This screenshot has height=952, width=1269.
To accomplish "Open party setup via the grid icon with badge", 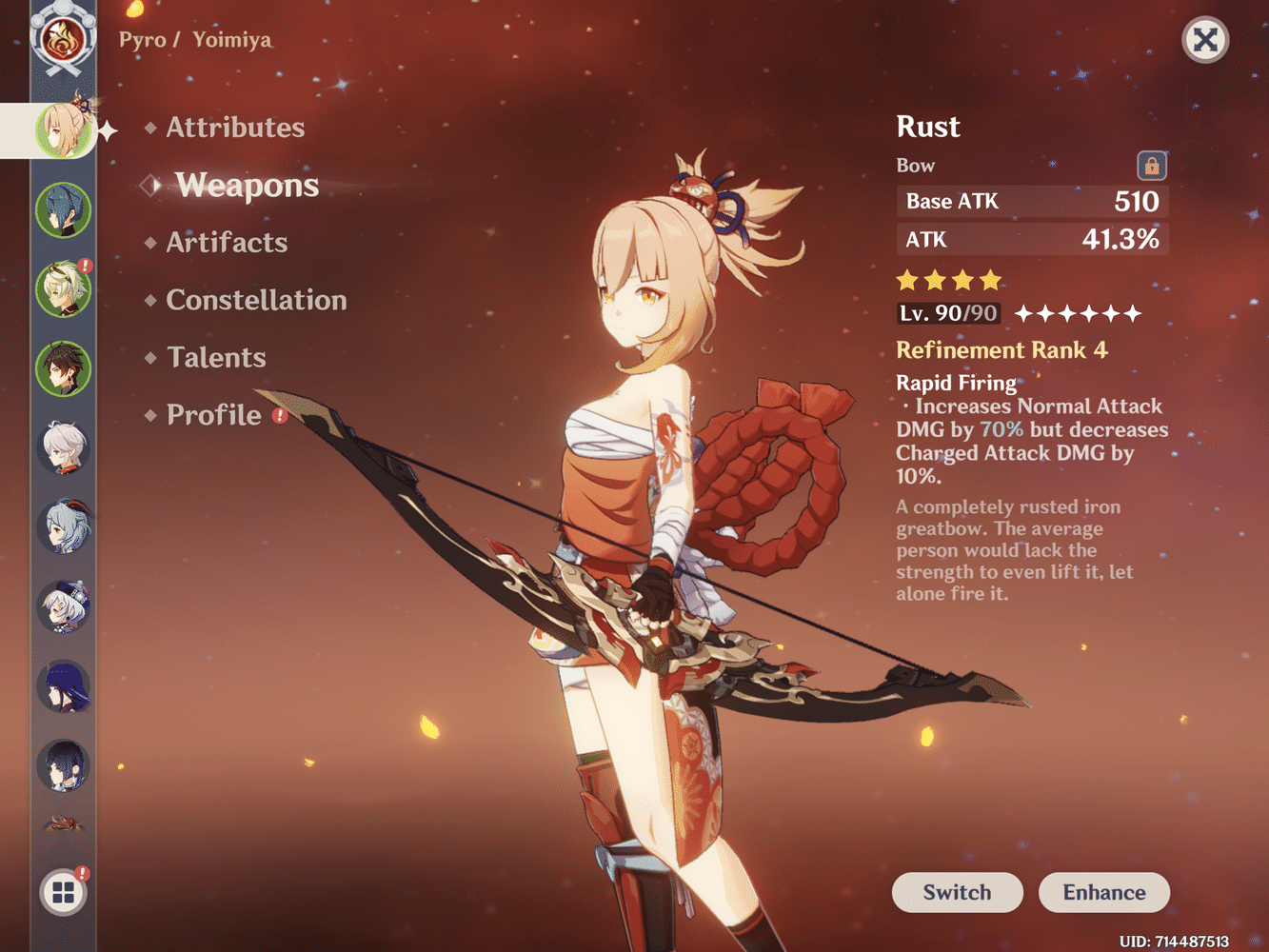I will [x=63, y=893].
